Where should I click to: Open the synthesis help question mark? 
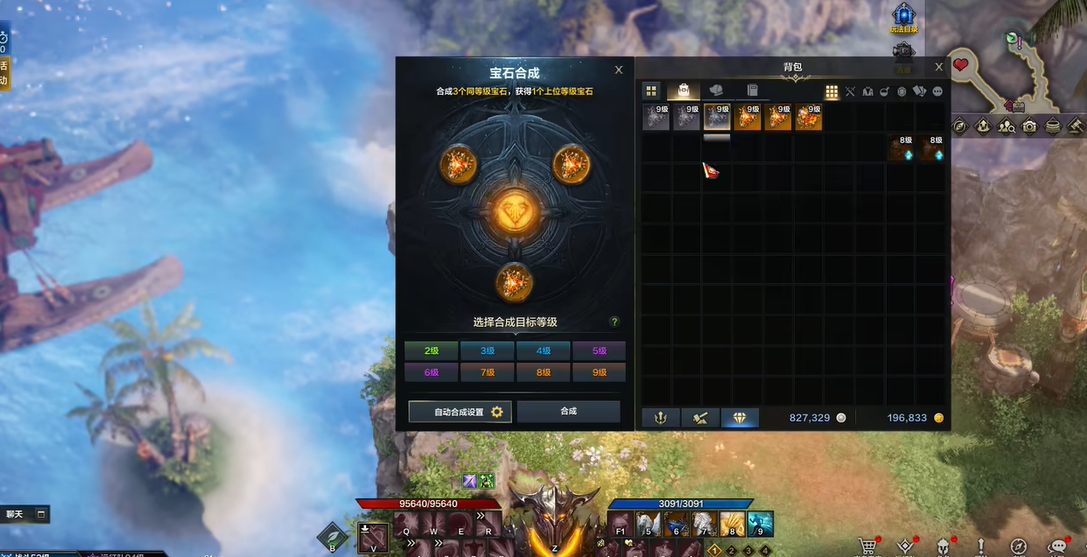[x=614, y=322]
